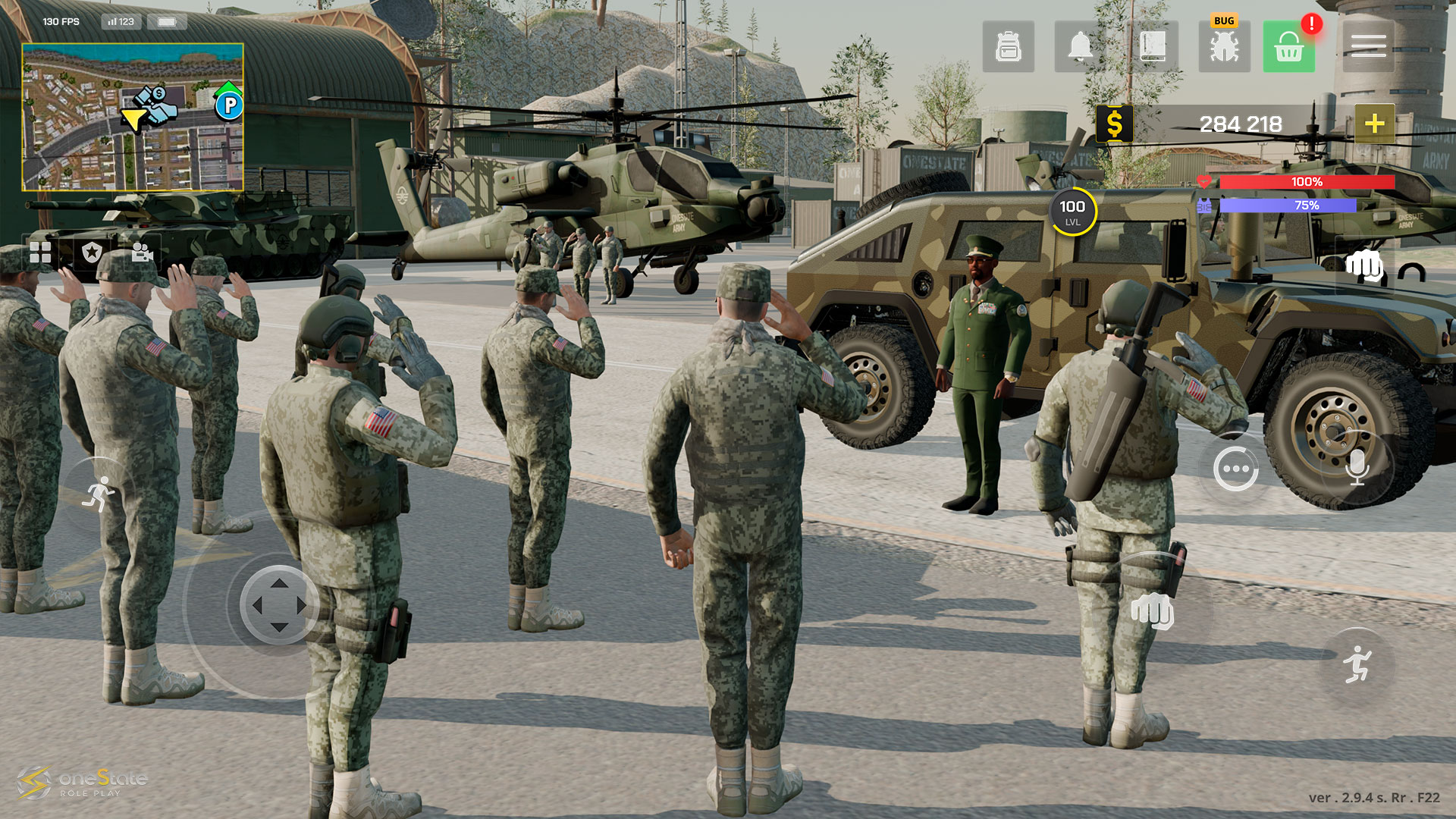Open the green shopping basket store

pos(1288,47)
